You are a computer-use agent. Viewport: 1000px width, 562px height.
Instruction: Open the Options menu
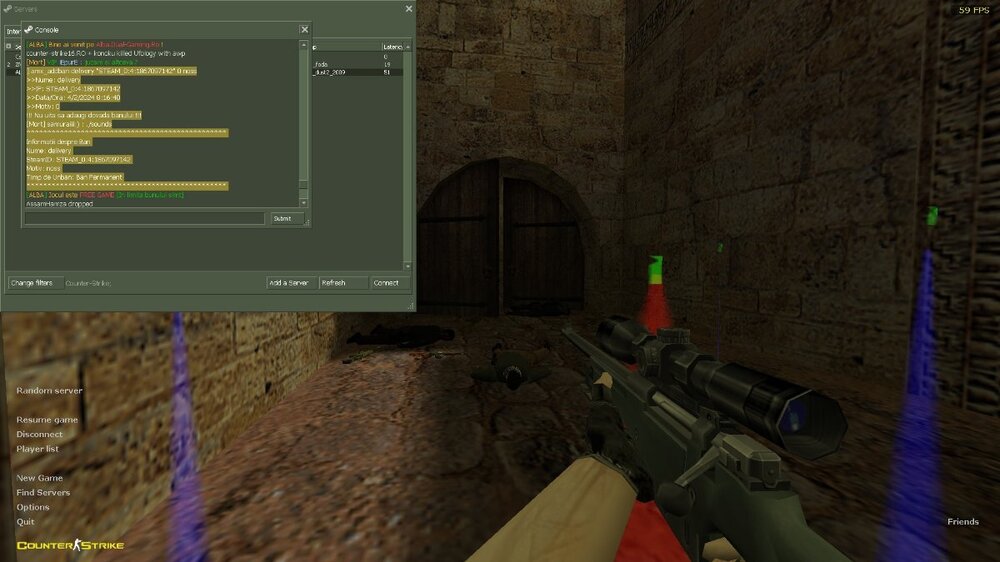[33, 507]
